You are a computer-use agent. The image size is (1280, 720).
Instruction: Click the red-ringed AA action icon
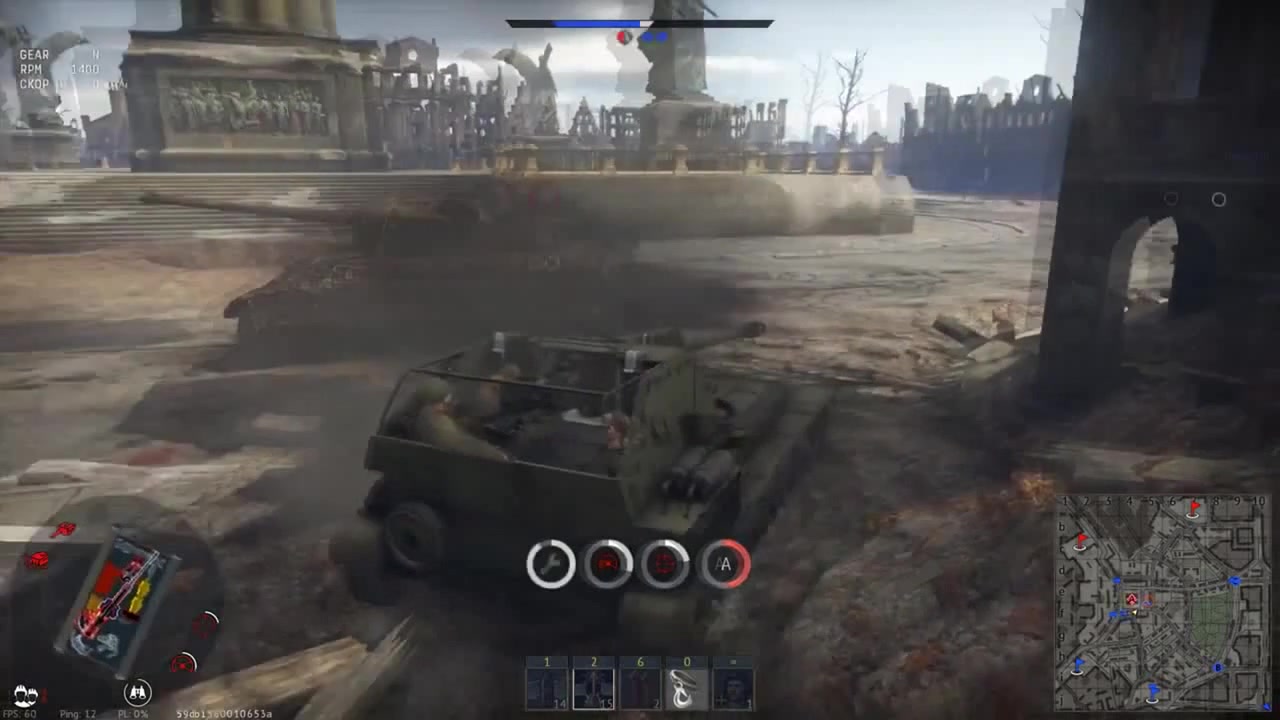(724, 565)
